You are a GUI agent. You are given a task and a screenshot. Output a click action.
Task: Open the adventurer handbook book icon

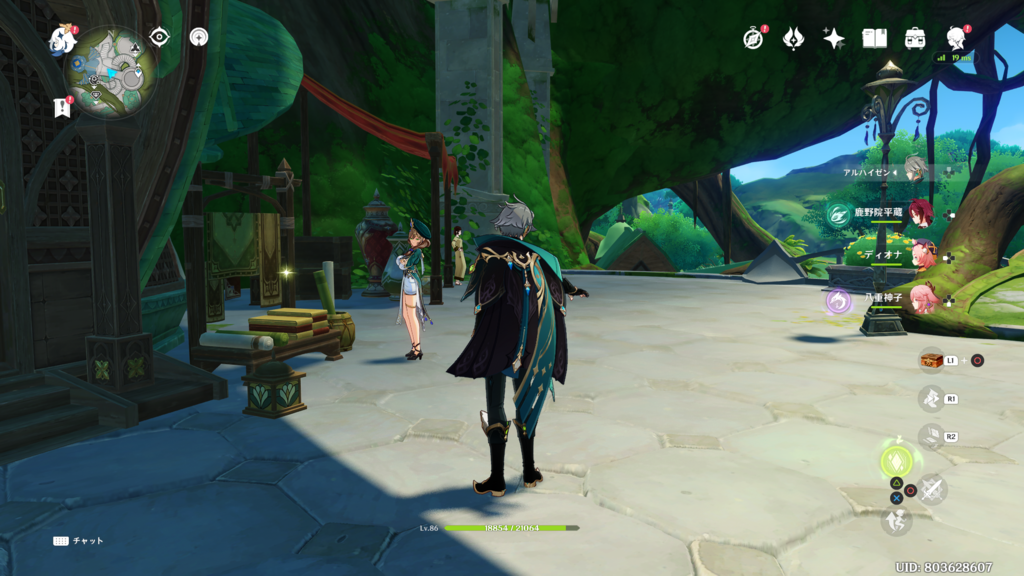click(875, 38)
